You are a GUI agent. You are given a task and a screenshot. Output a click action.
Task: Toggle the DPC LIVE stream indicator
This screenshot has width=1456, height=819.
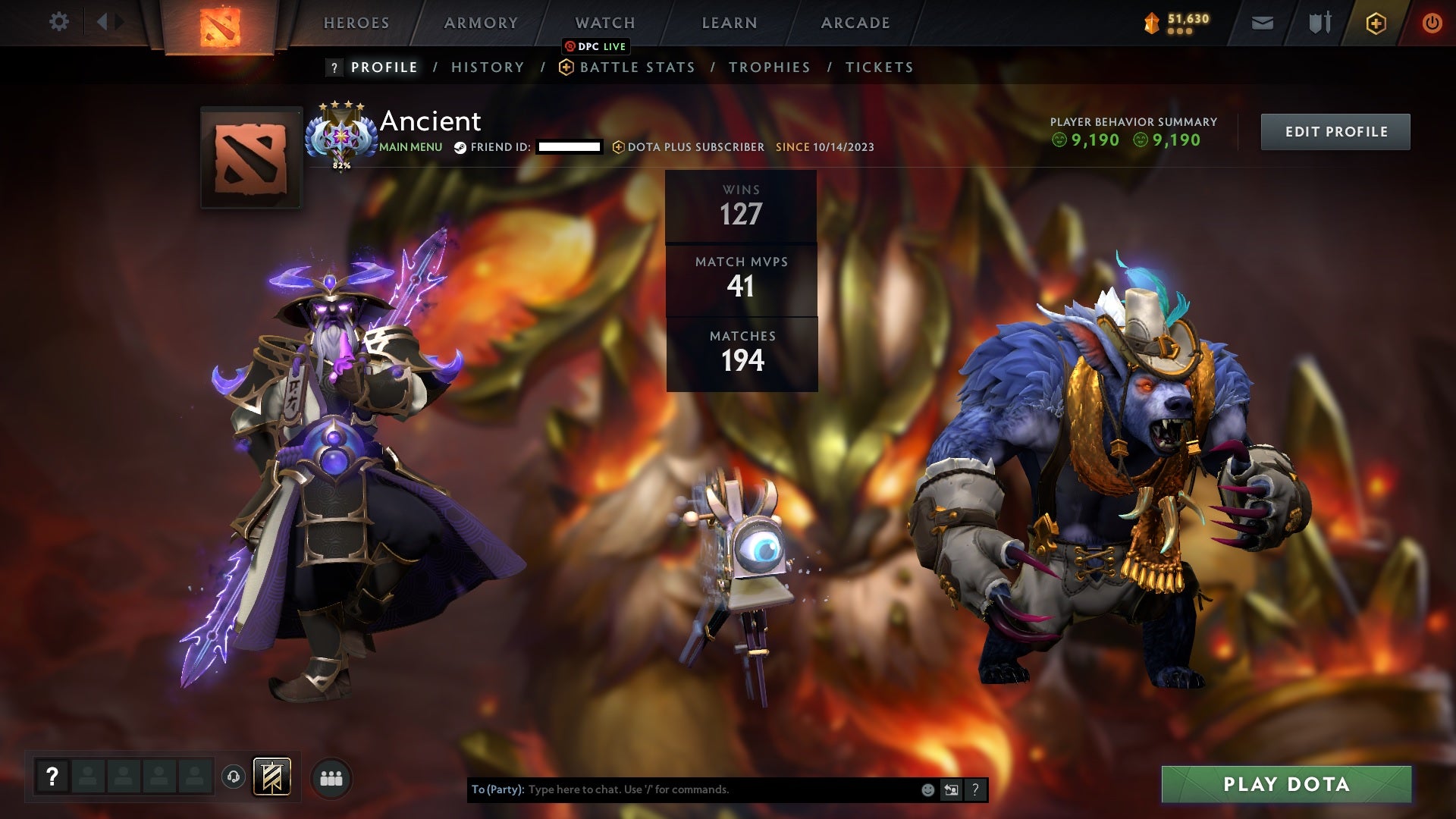(597, 46)
